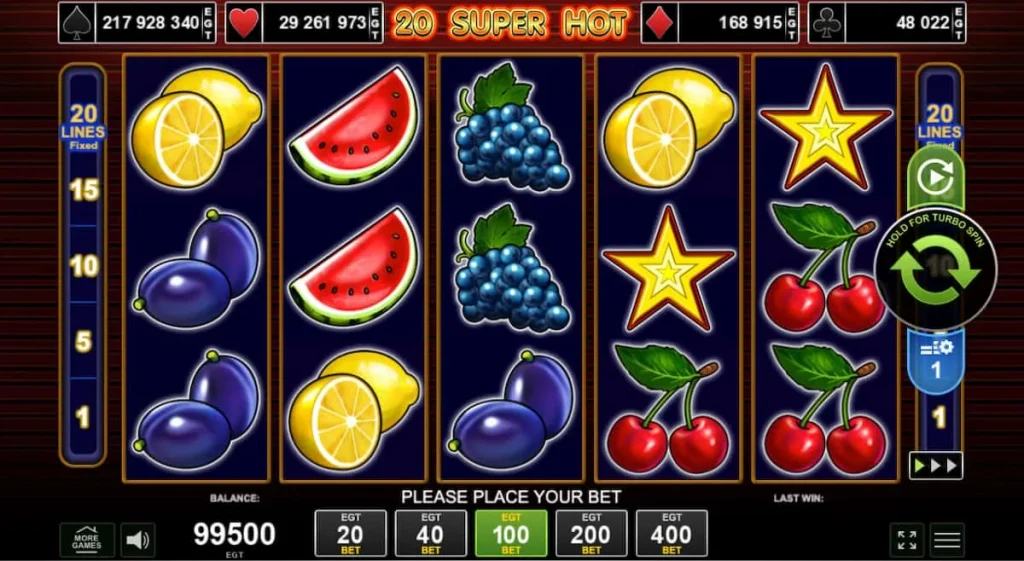The height and width of the screenshot is (561, 1024).
Task: Open the hamburger menu
Action: coord(947,540)
